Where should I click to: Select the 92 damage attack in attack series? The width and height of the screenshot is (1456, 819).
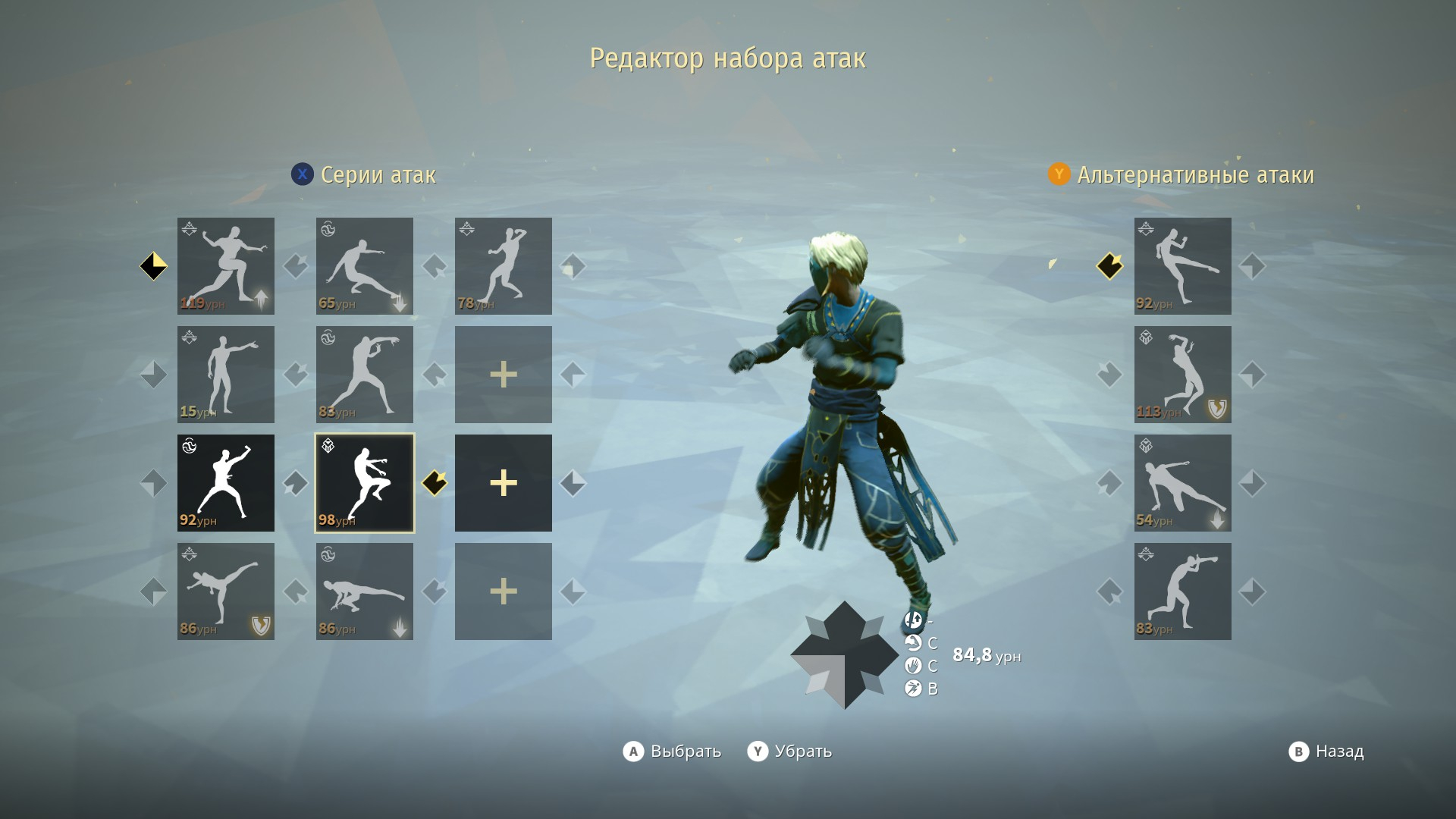tap(226, 483)
